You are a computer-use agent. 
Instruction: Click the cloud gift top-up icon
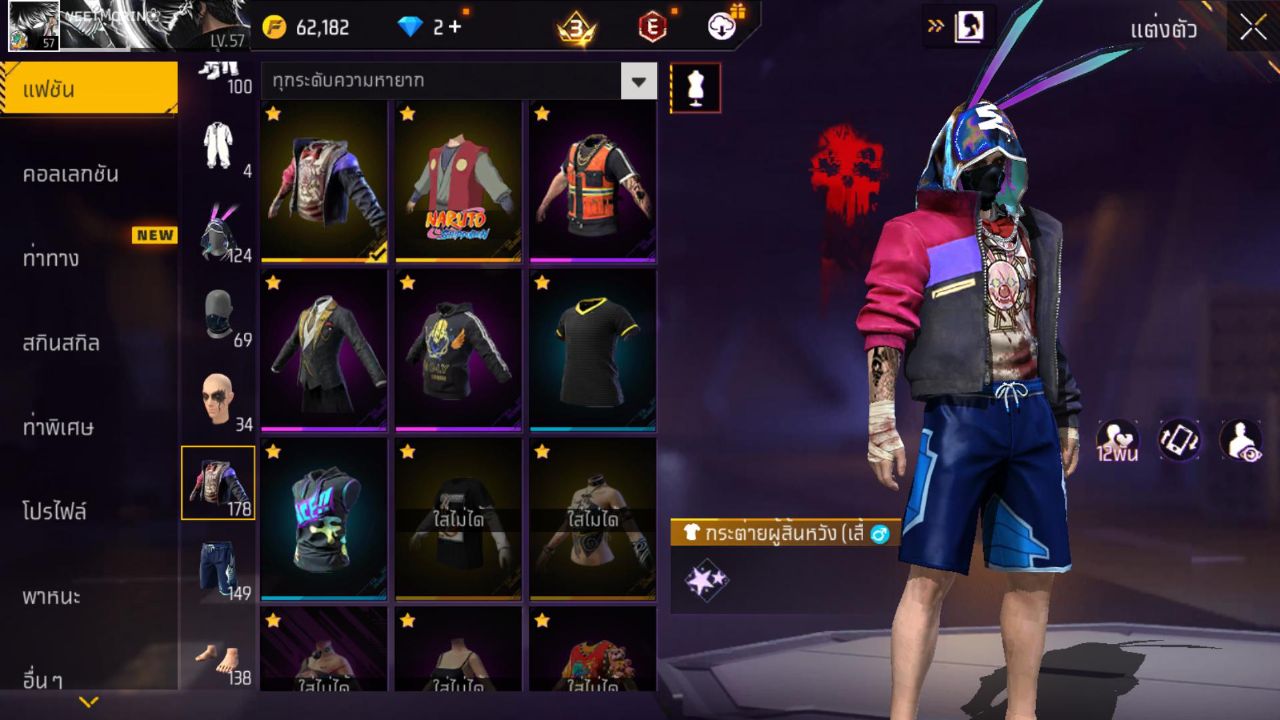coord(722,26)
